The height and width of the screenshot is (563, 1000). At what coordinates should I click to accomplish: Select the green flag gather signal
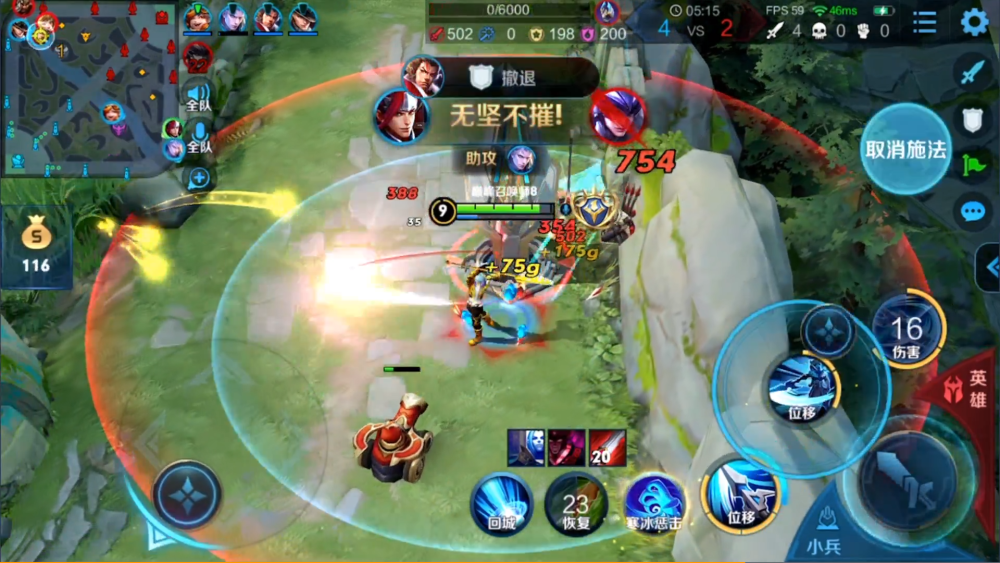click(x=973, y=165)
